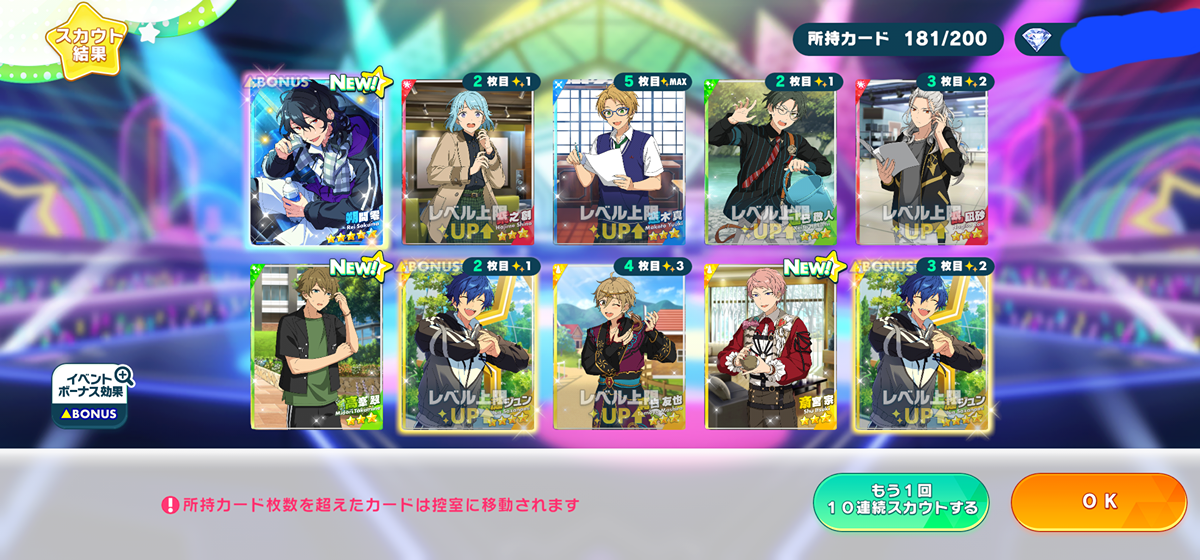Choose the Makoto Yuuki card holding papers

click(x=619, y=162)
